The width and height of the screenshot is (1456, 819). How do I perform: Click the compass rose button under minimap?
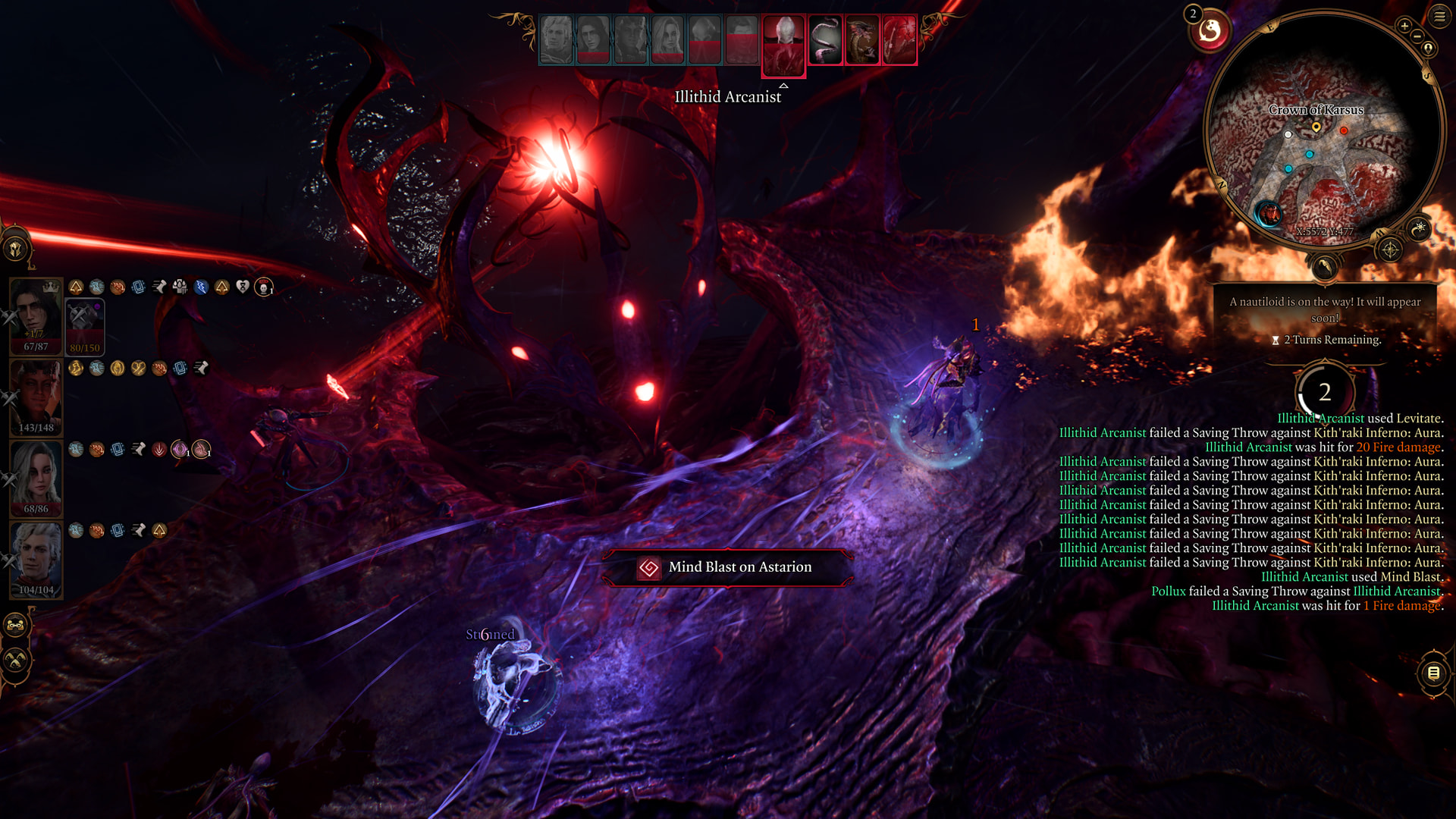(1390, 249)
